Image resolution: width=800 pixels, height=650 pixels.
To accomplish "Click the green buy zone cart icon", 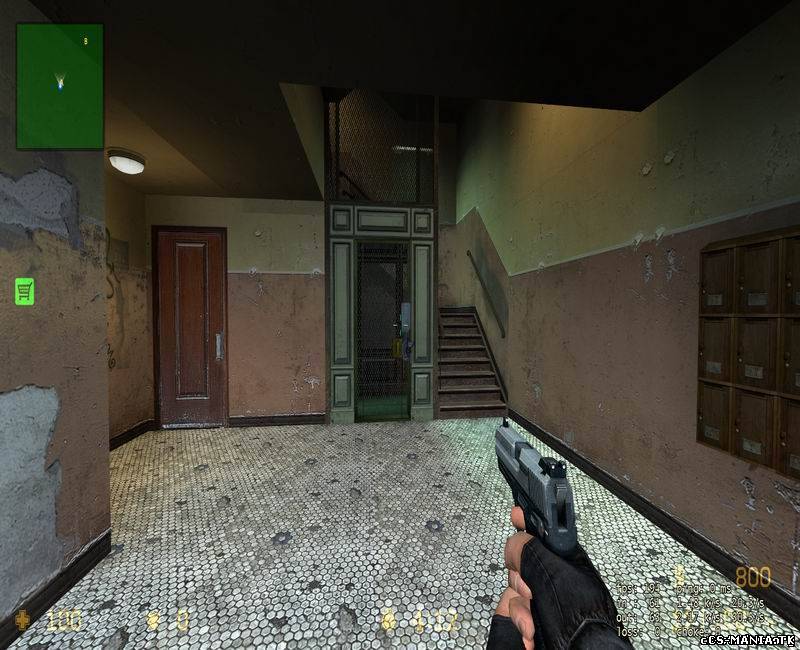I will point(25,291).
